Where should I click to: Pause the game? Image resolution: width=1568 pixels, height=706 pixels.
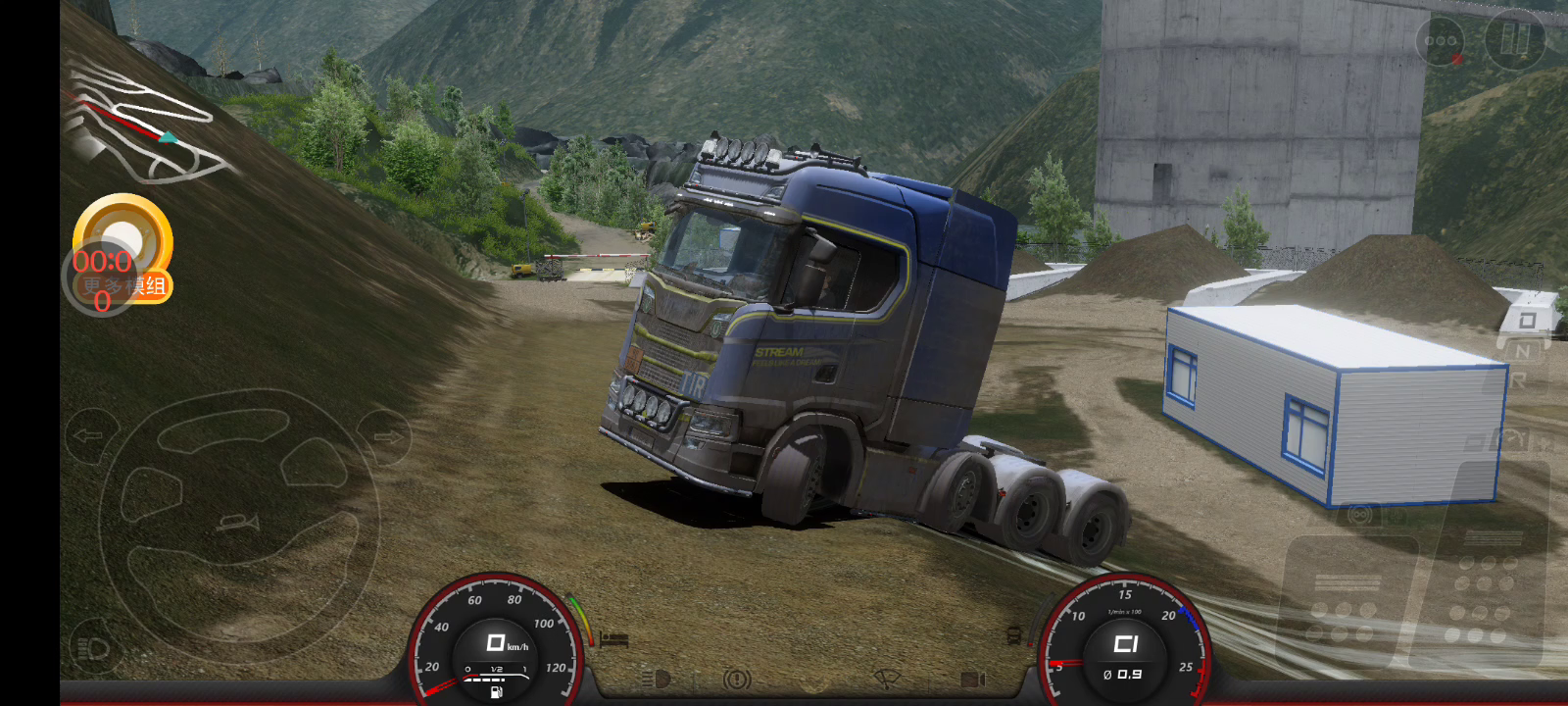[x=1514, y=40]
